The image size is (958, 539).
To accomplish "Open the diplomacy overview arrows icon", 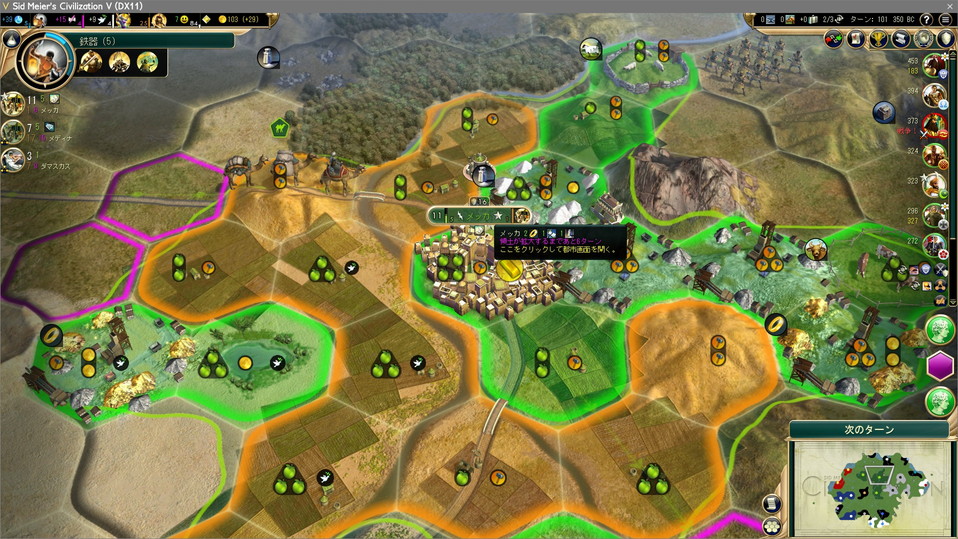I will pos(834,39).
